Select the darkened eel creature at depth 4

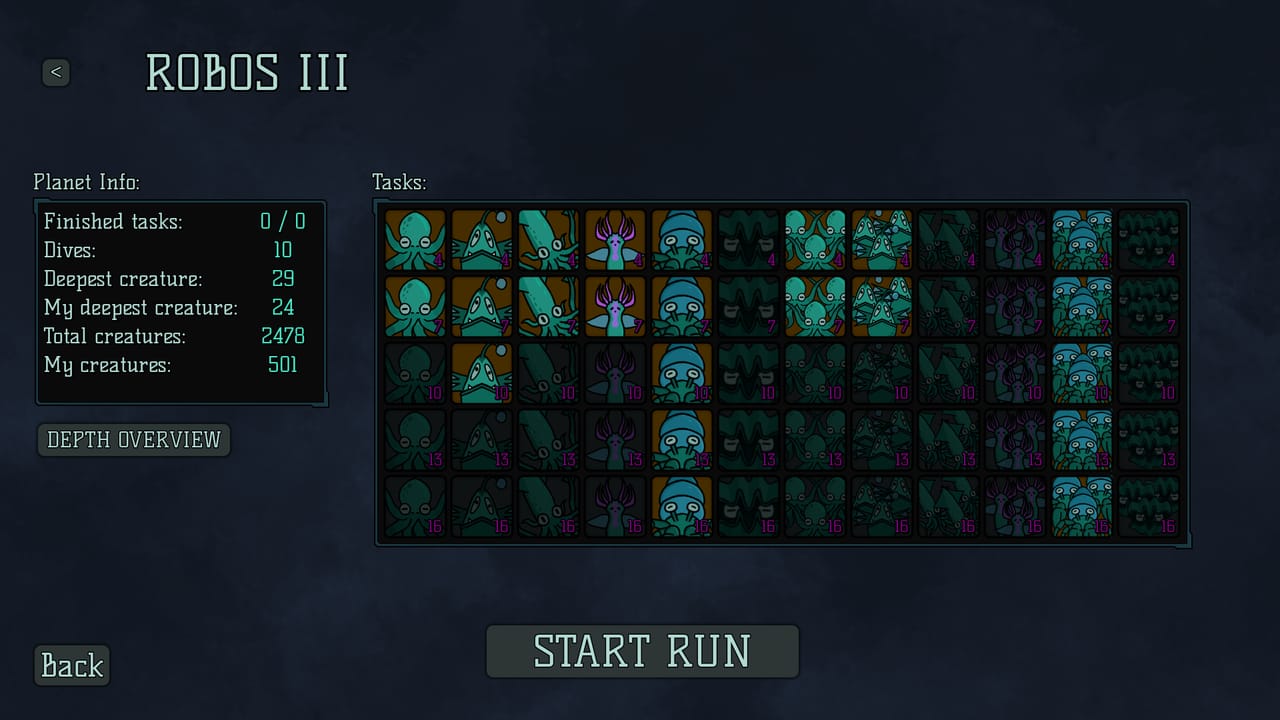tap(748, 241)
